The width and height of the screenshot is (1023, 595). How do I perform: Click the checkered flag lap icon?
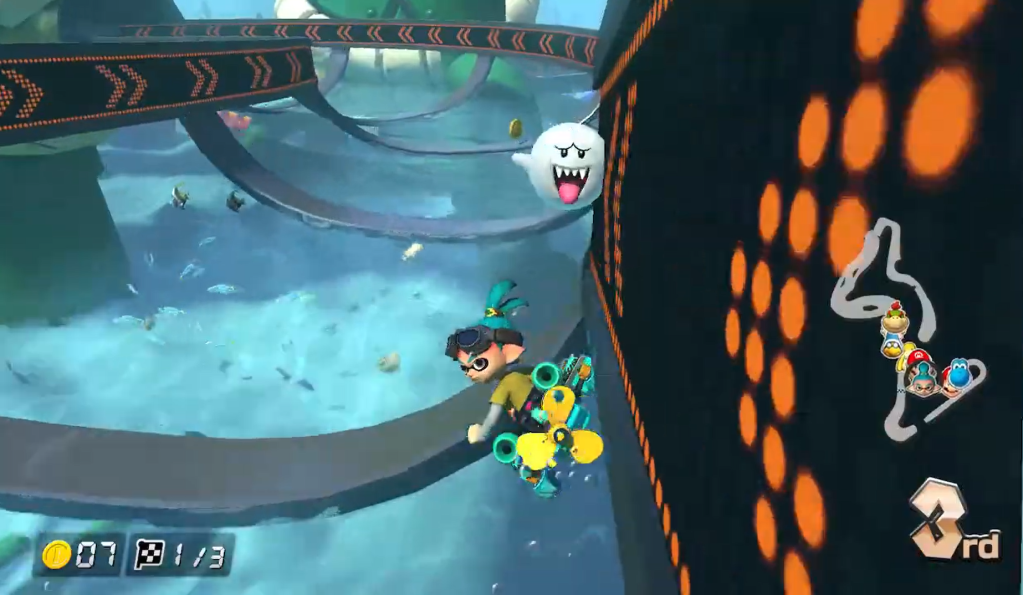click(149, 555)
